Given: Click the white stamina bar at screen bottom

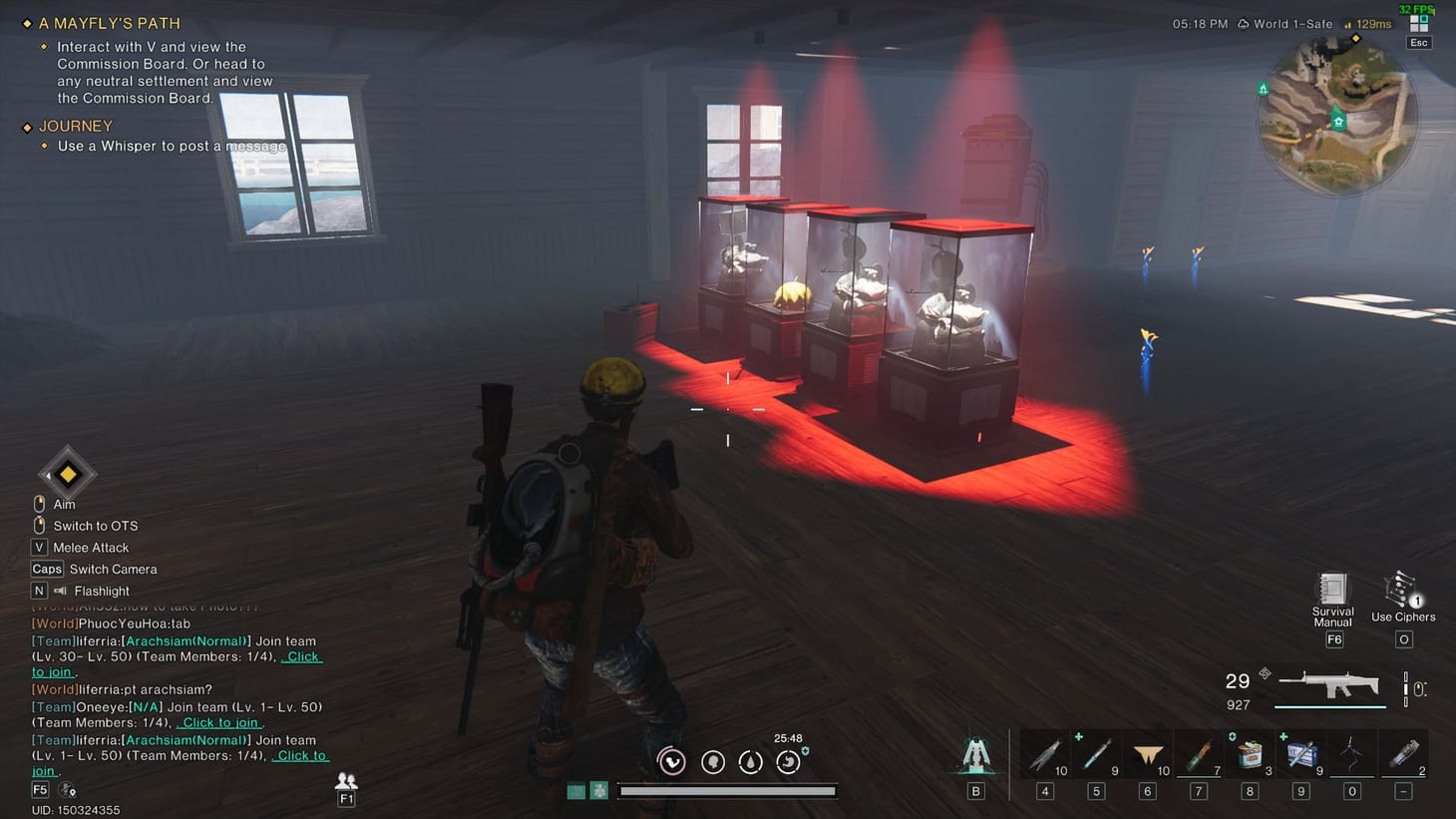Looking at the screenshot, I should point(726,792).
